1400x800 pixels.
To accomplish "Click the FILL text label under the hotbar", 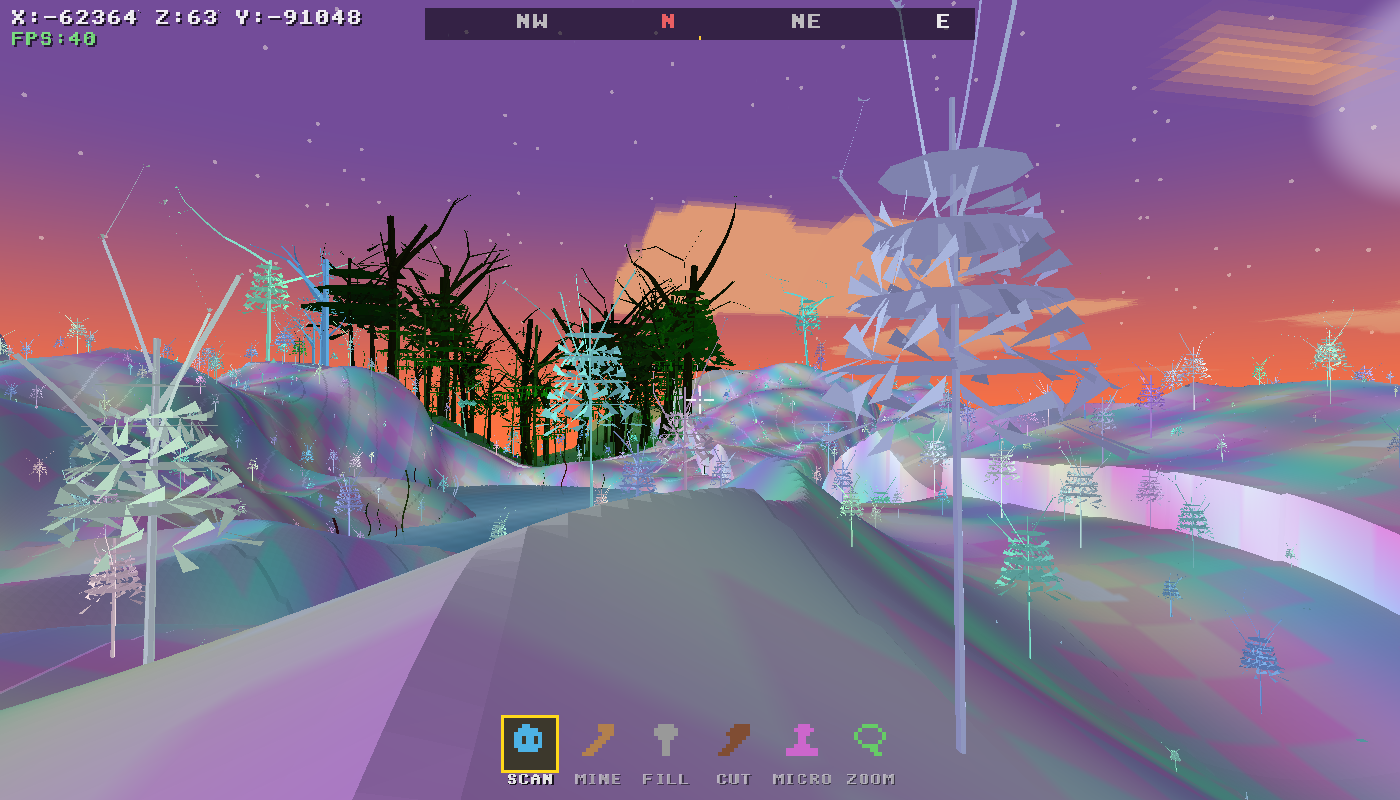I will tap(667, 778).
